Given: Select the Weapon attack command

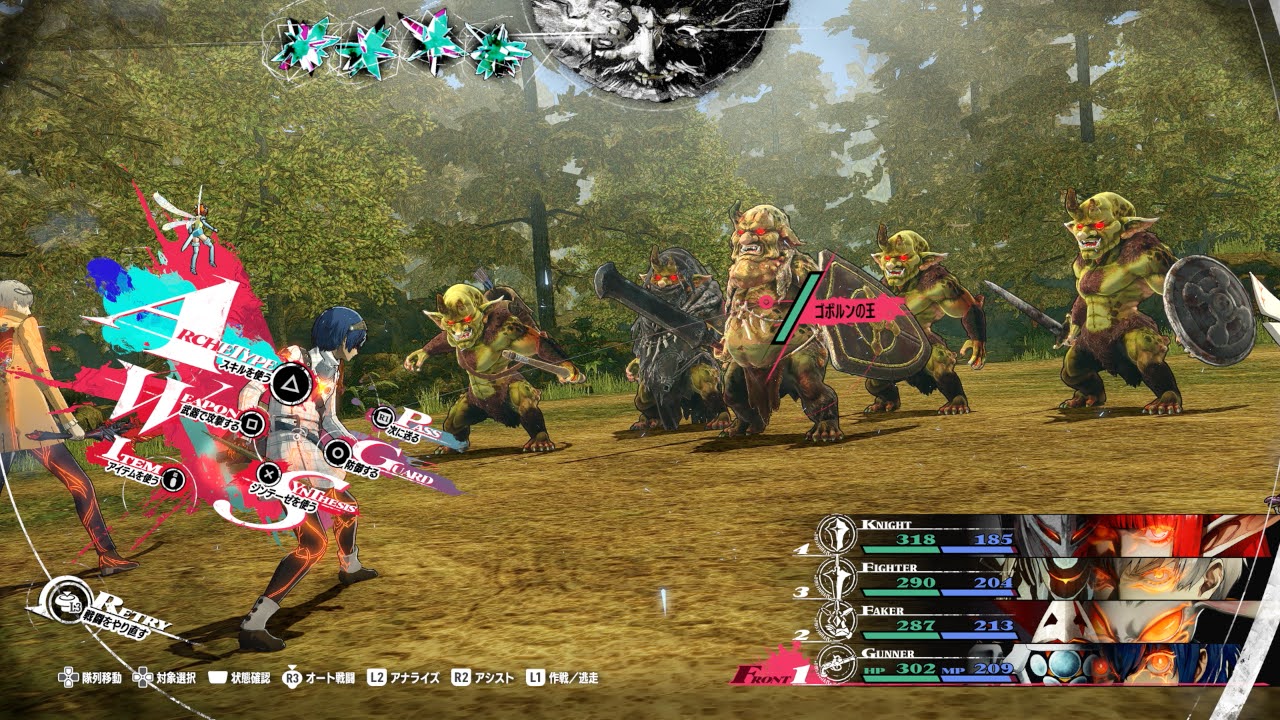Looking at the screenshot, I should (x=253, y=421).
